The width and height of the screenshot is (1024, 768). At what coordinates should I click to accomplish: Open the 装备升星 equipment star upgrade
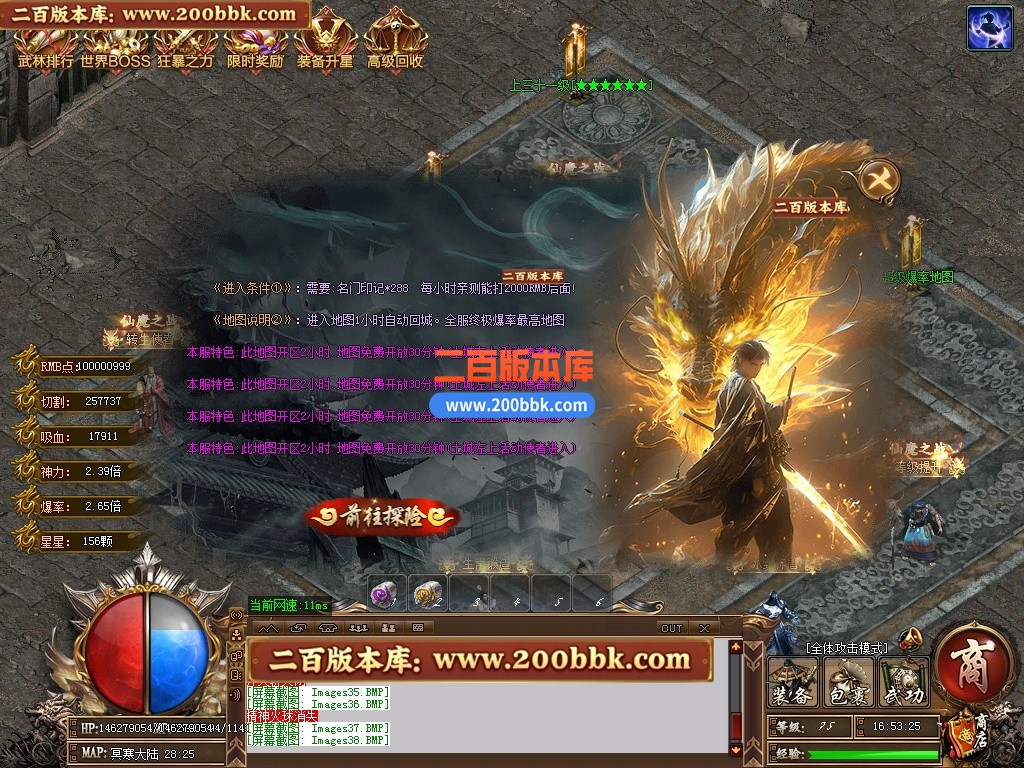click(325, 47)
